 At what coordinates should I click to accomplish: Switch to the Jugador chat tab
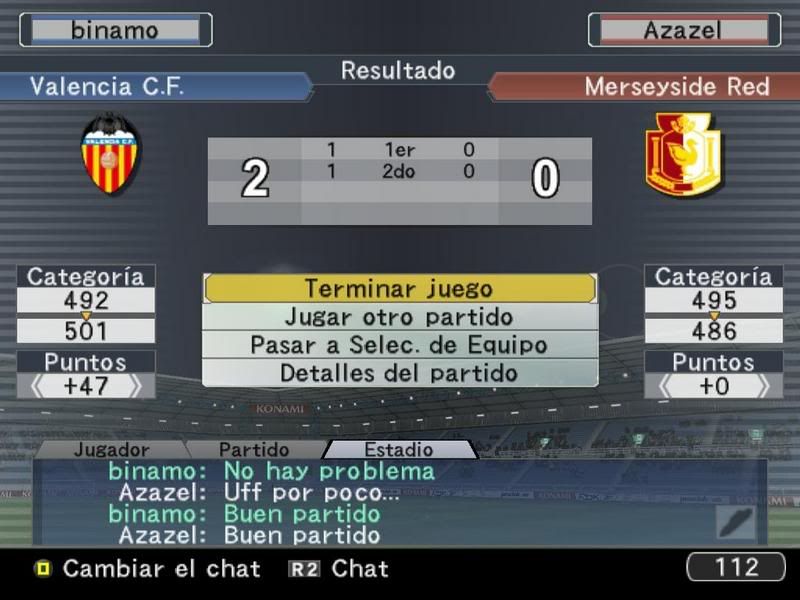[x=111, y=450]
